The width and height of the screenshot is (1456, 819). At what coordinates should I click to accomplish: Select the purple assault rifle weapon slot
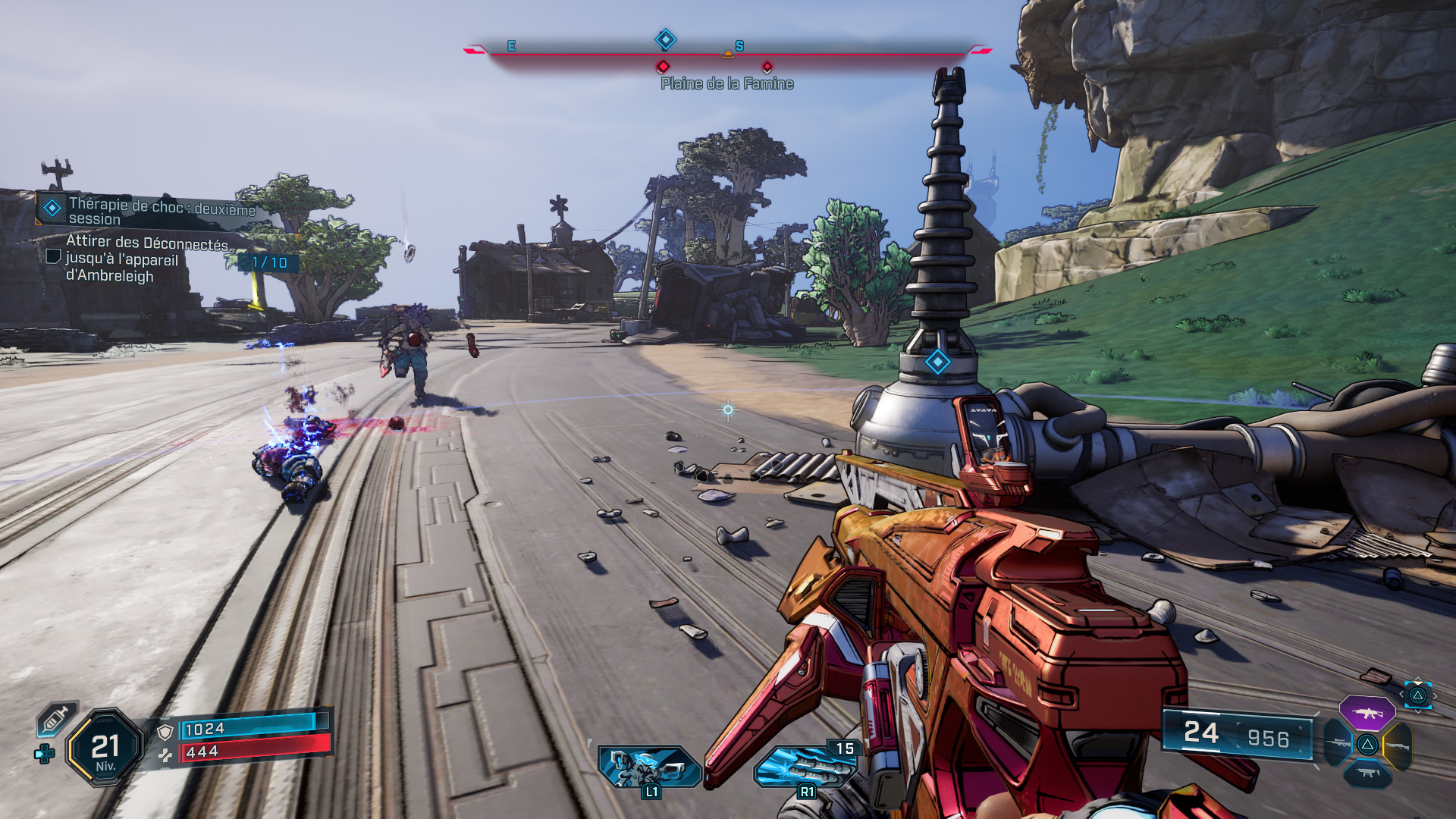pyautogui.click(x=1367, y=713)
